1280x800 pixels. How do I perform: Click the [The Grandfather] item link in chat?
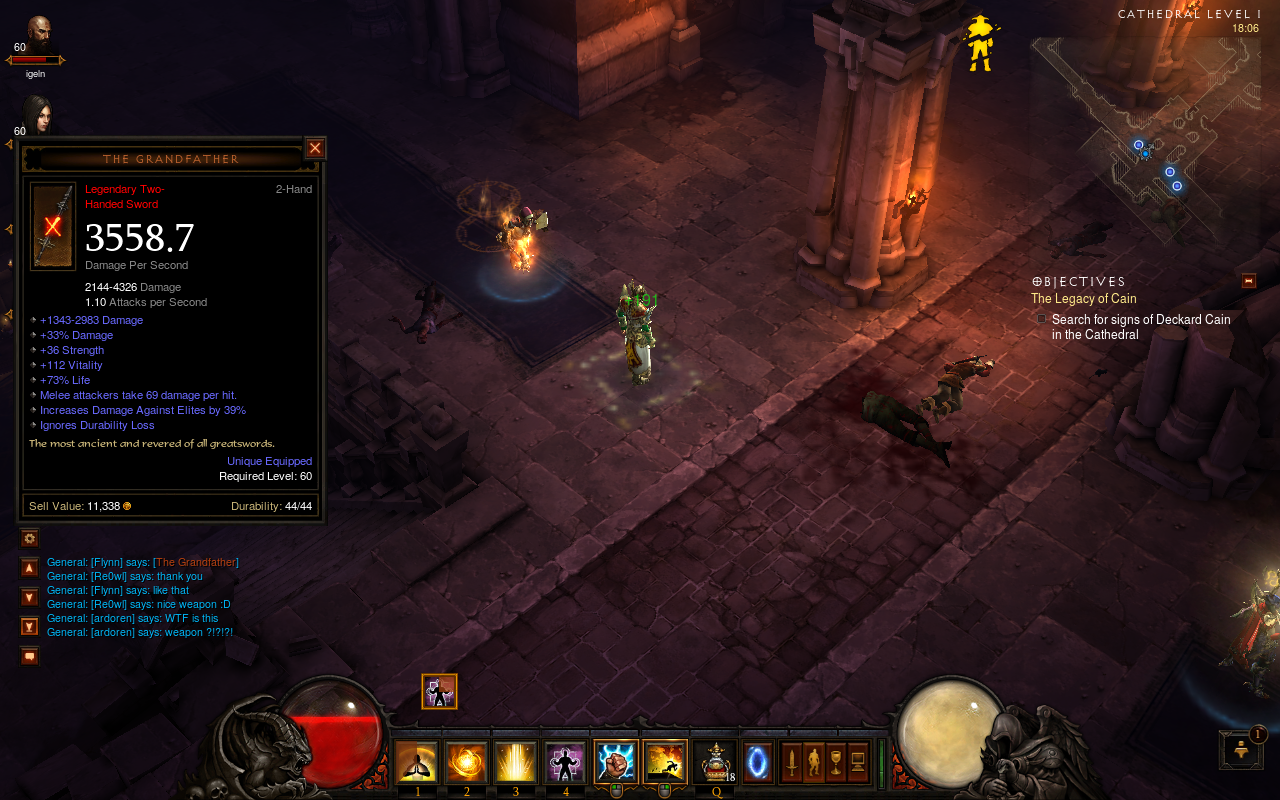[196, 562]
